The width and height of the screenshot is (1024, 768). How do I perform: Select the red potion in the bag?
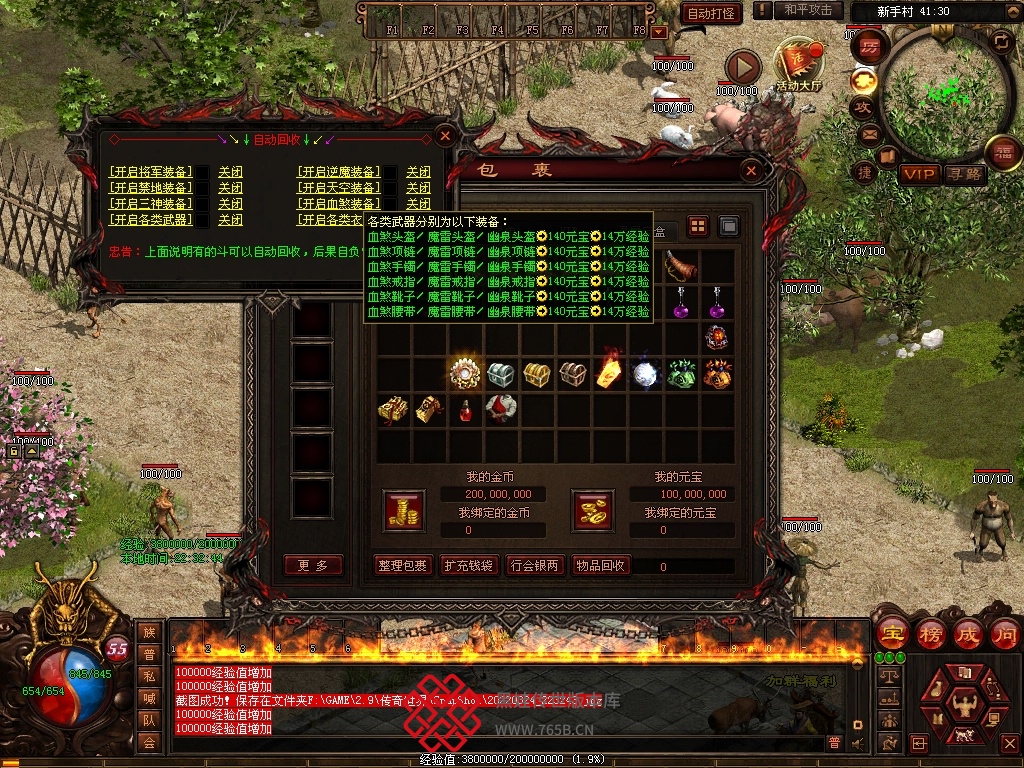[x=465, y=409]
